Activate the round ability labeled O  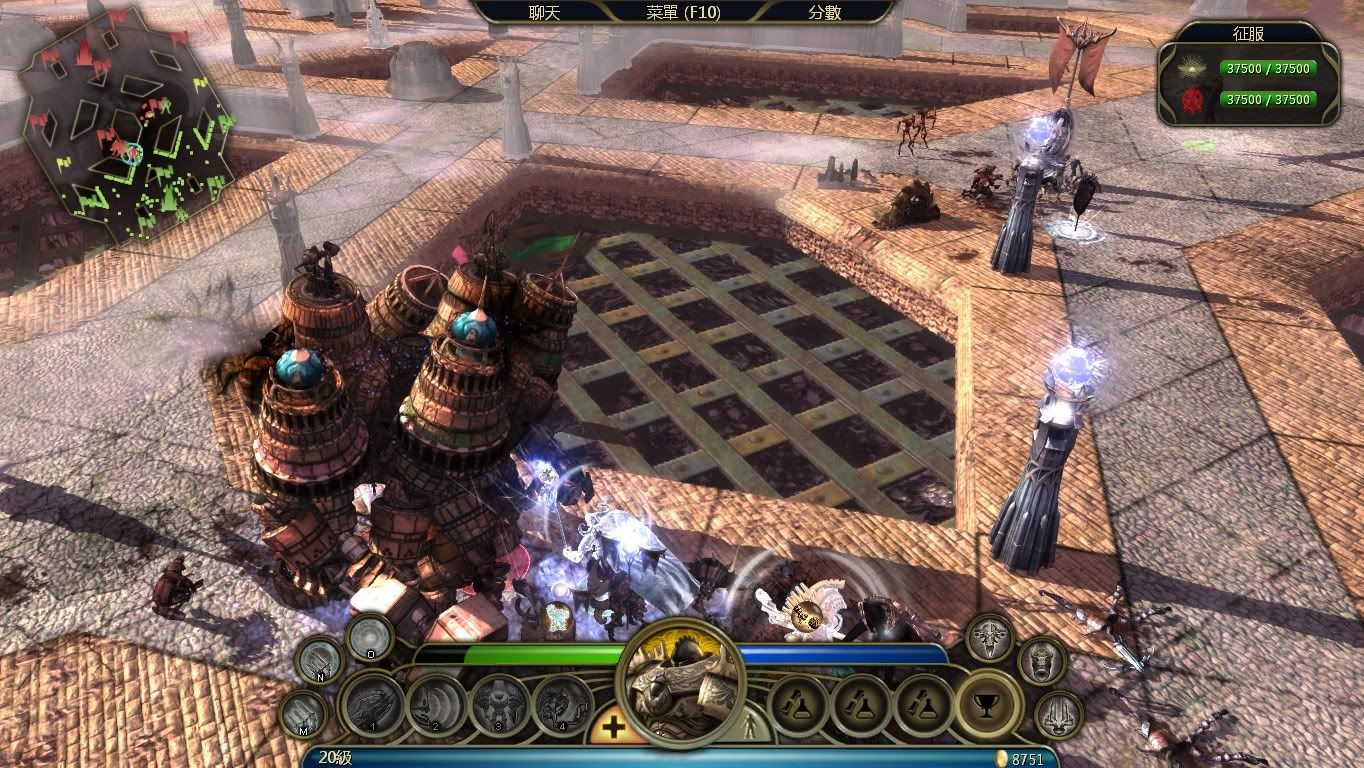369,636
